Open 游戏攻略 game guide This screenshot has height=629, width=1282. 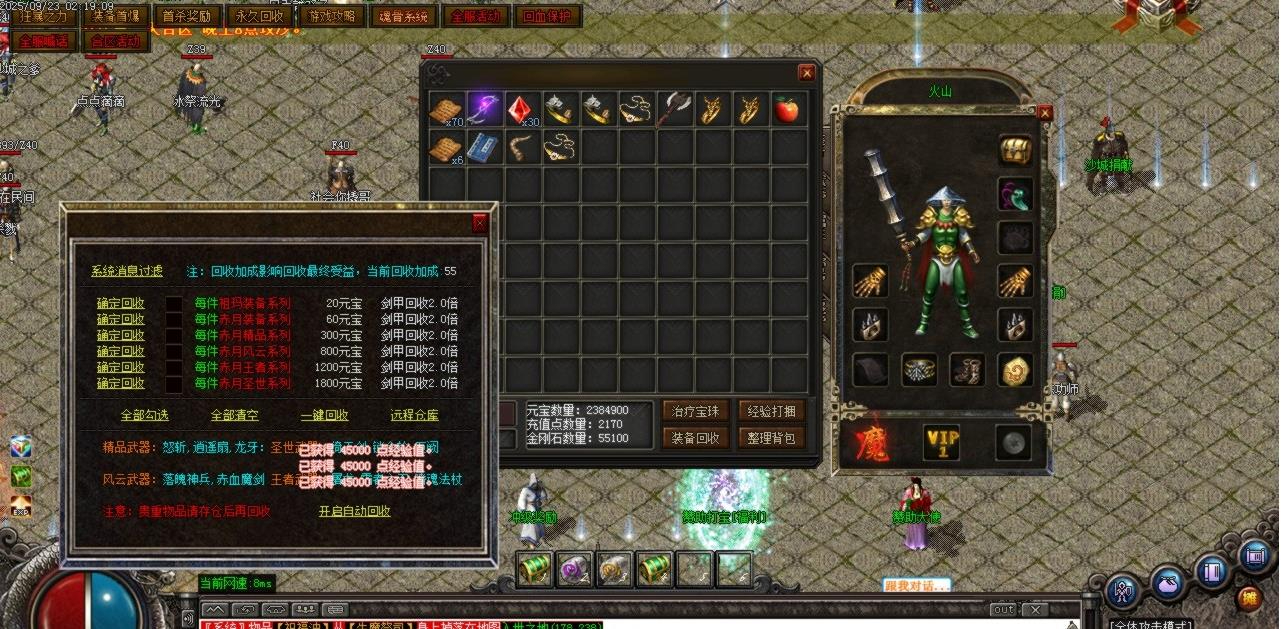332,17
